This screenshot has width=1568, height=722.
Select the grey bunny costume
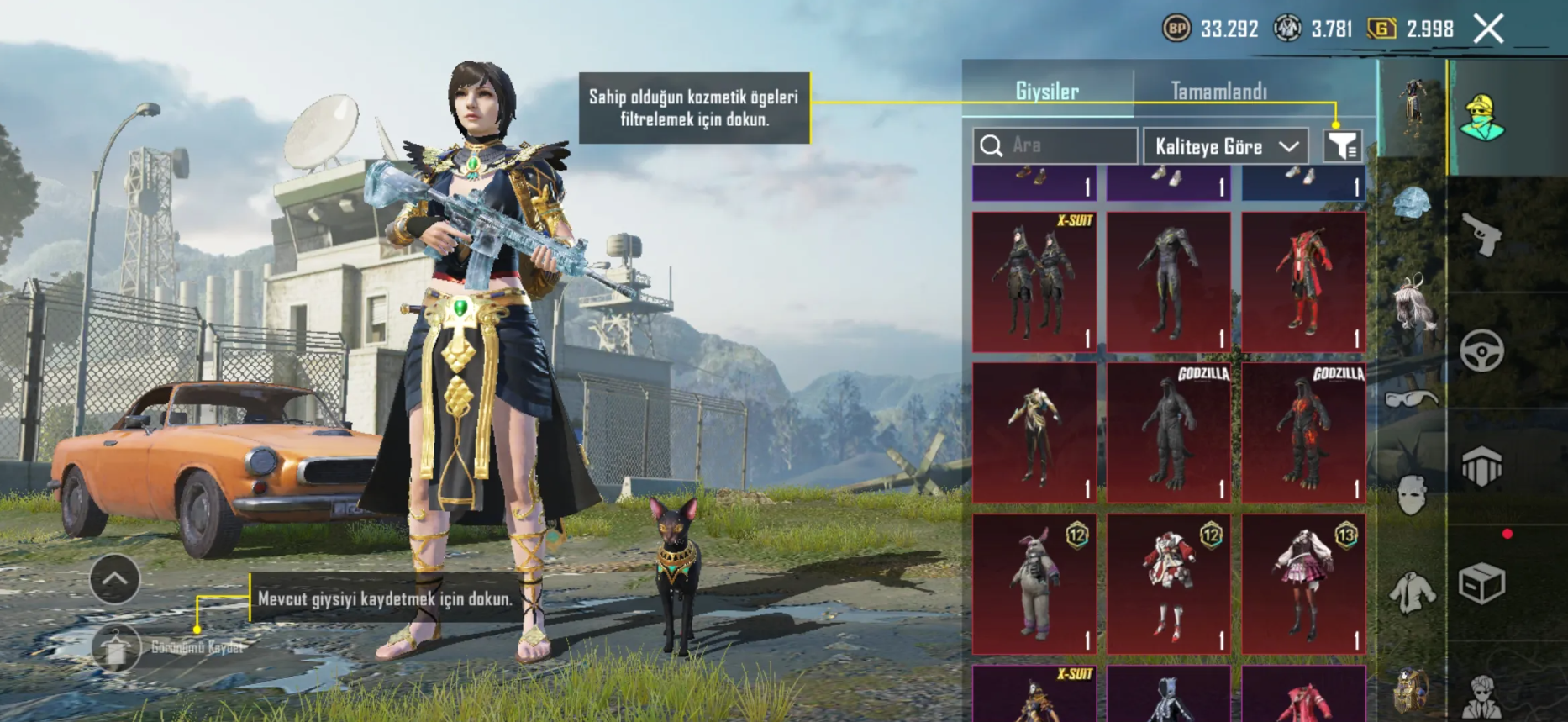point(1034,584)
